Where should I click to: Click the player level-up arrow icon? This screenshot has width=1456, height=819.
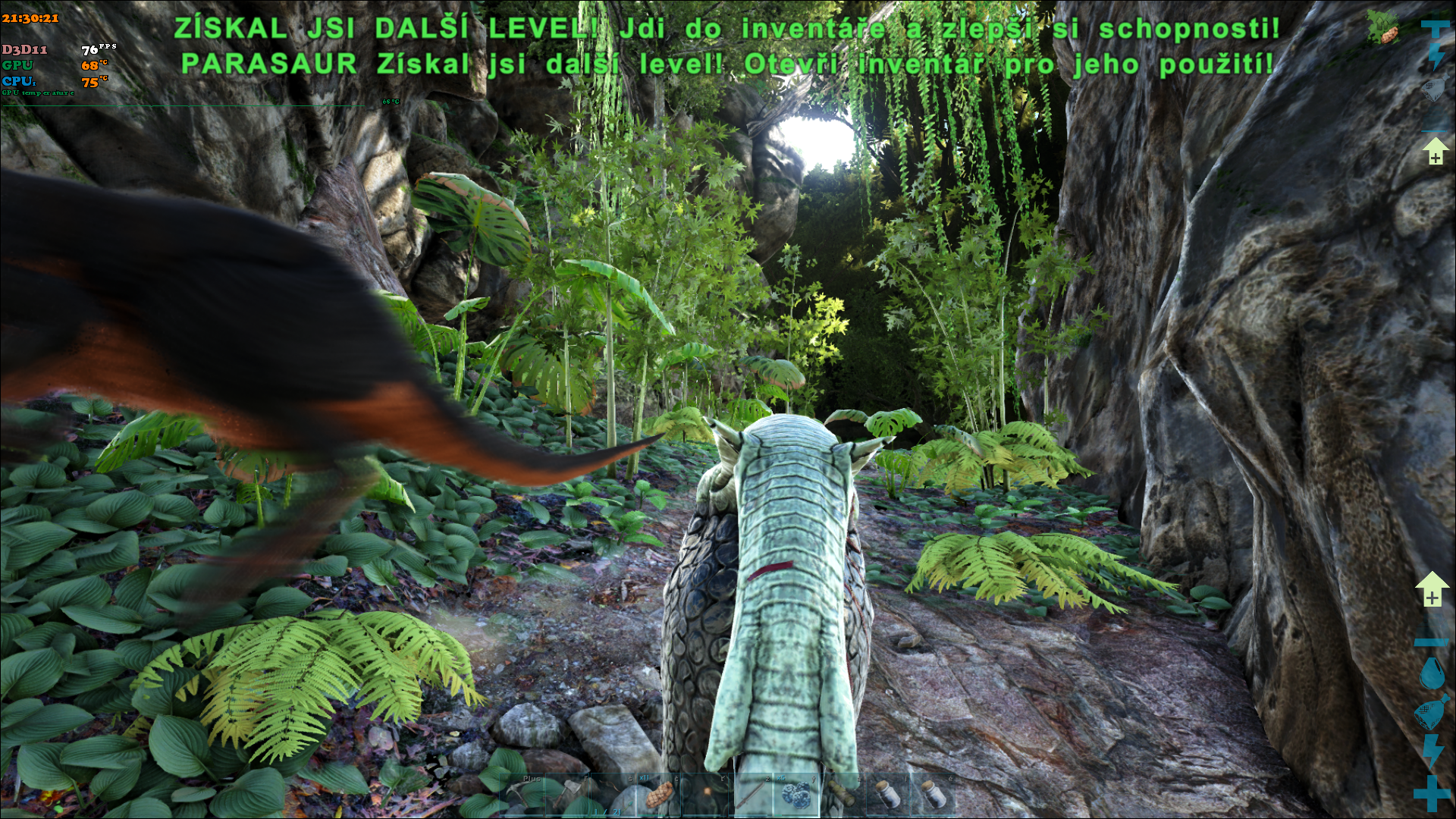pos(1435,150)
